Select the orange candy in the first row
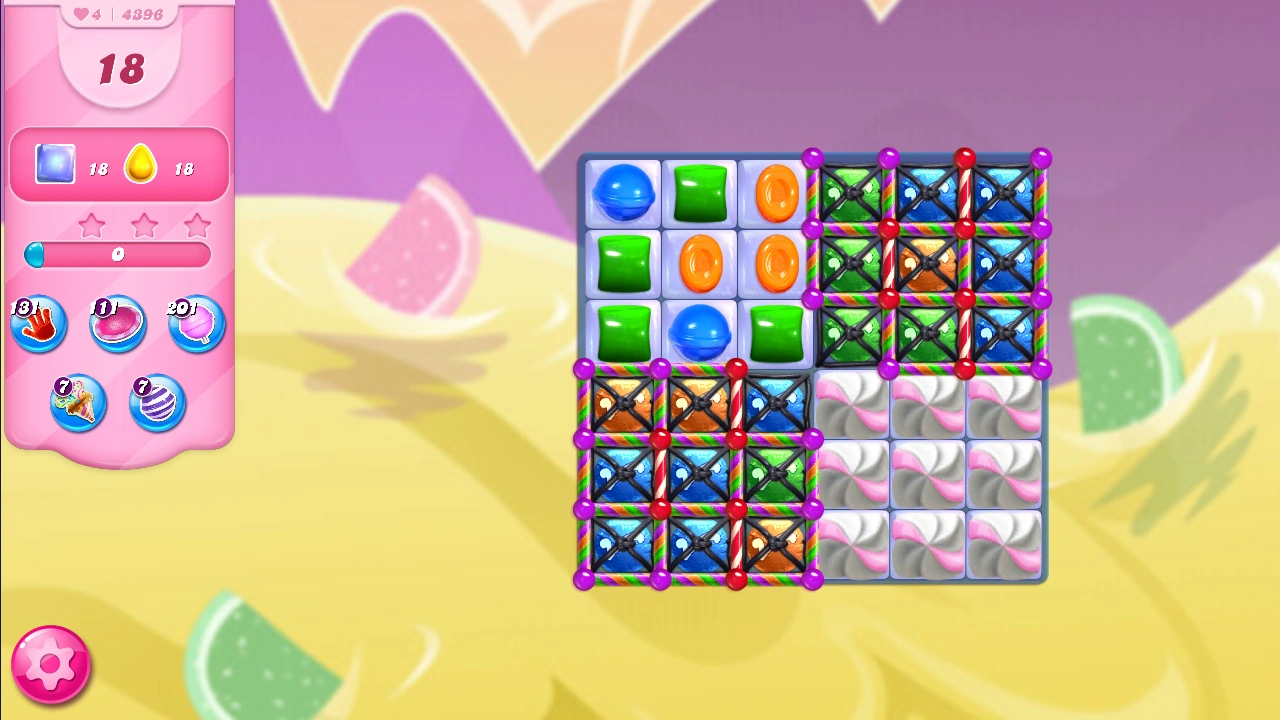The width and height of the screenshot is (1280, 720). pos(772,192)
